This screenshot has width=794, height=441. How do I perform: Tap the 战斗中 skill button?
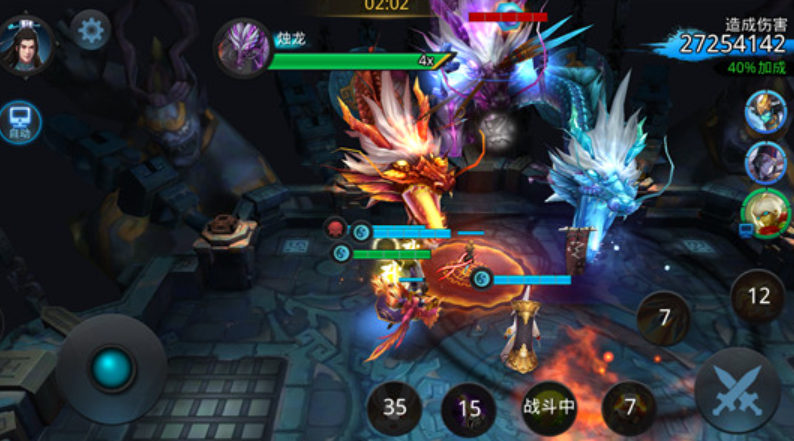549,407
